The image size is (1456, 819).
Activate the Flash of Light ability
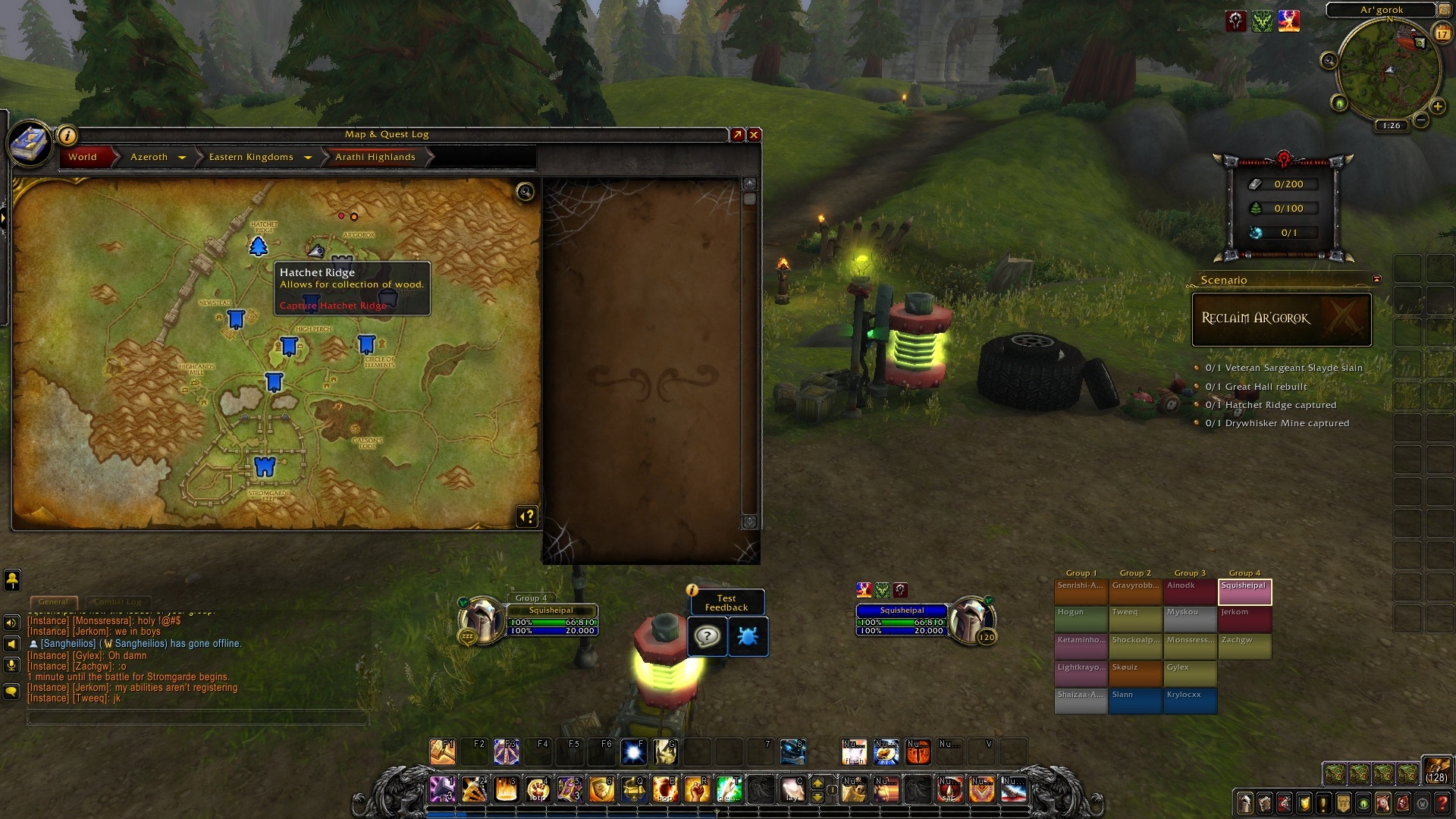coord(854,752)
